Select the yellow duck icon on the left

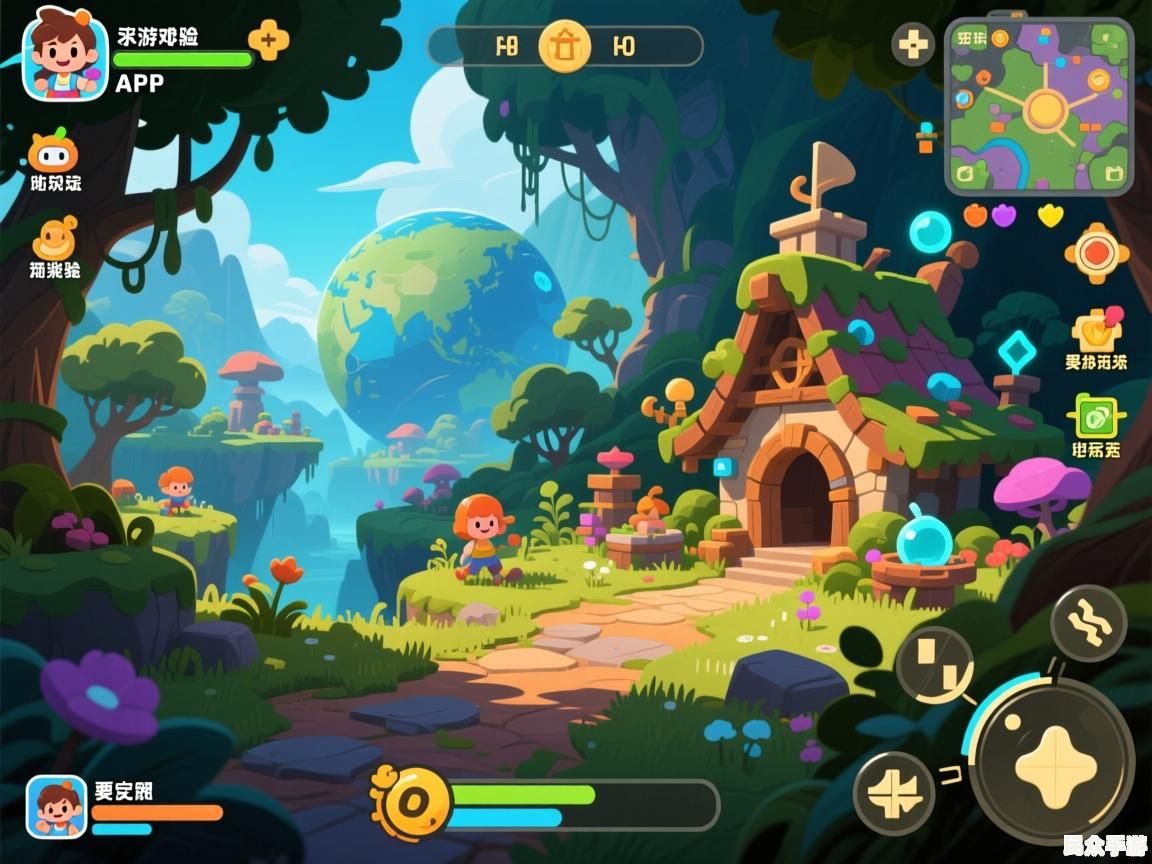click(55, 239)
